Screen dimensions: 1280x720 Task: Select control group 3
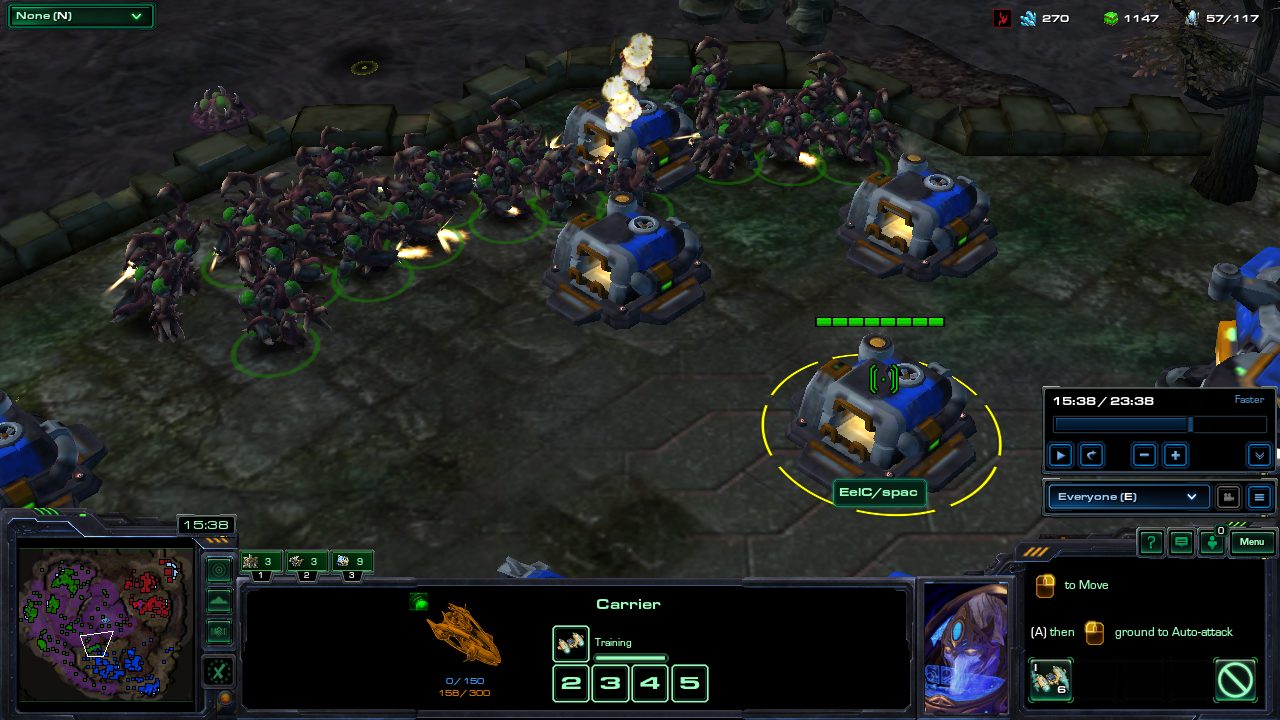click(x=351, y=563)
